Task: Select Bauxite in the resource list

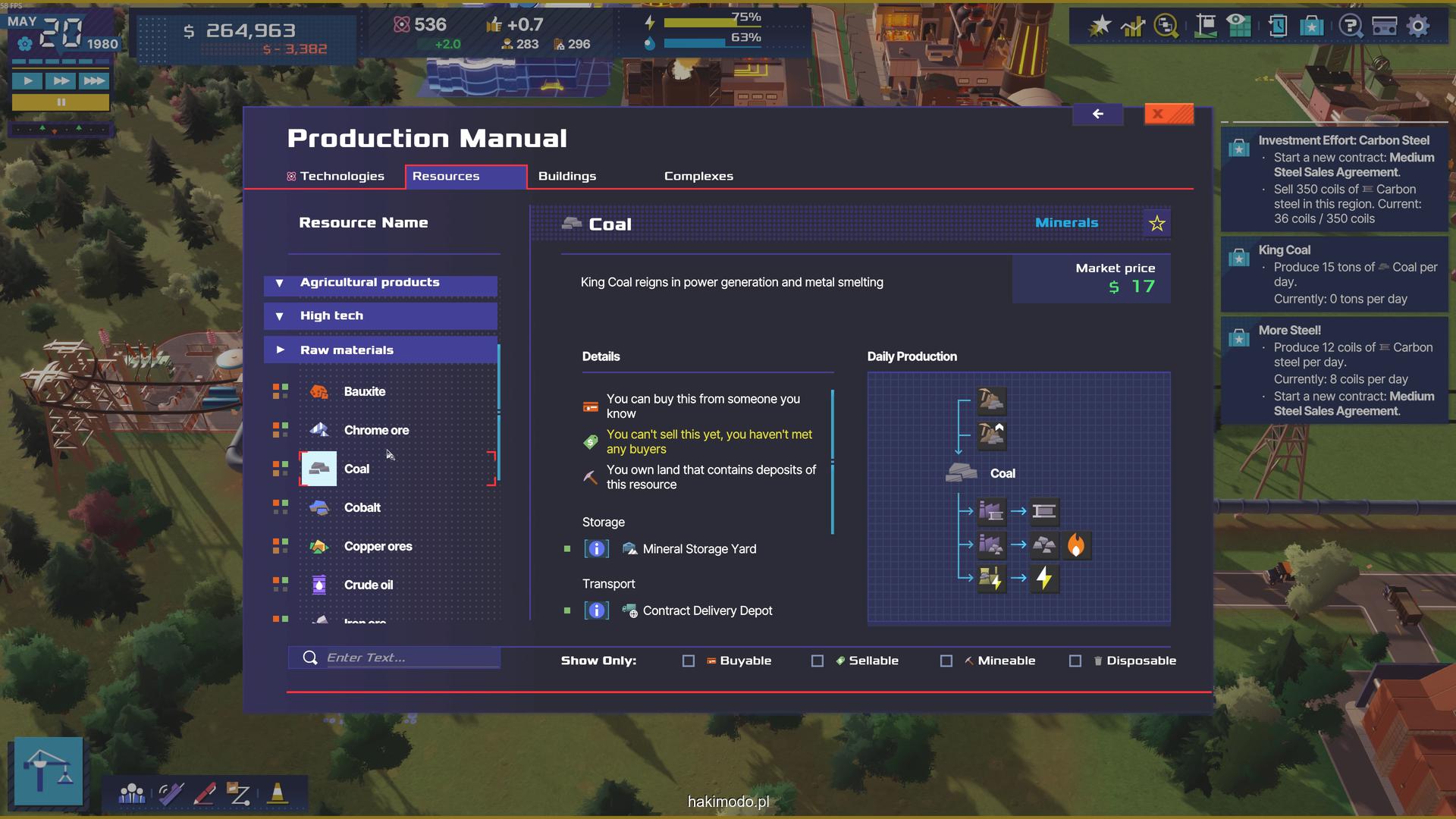Action: tap(365, 392)
